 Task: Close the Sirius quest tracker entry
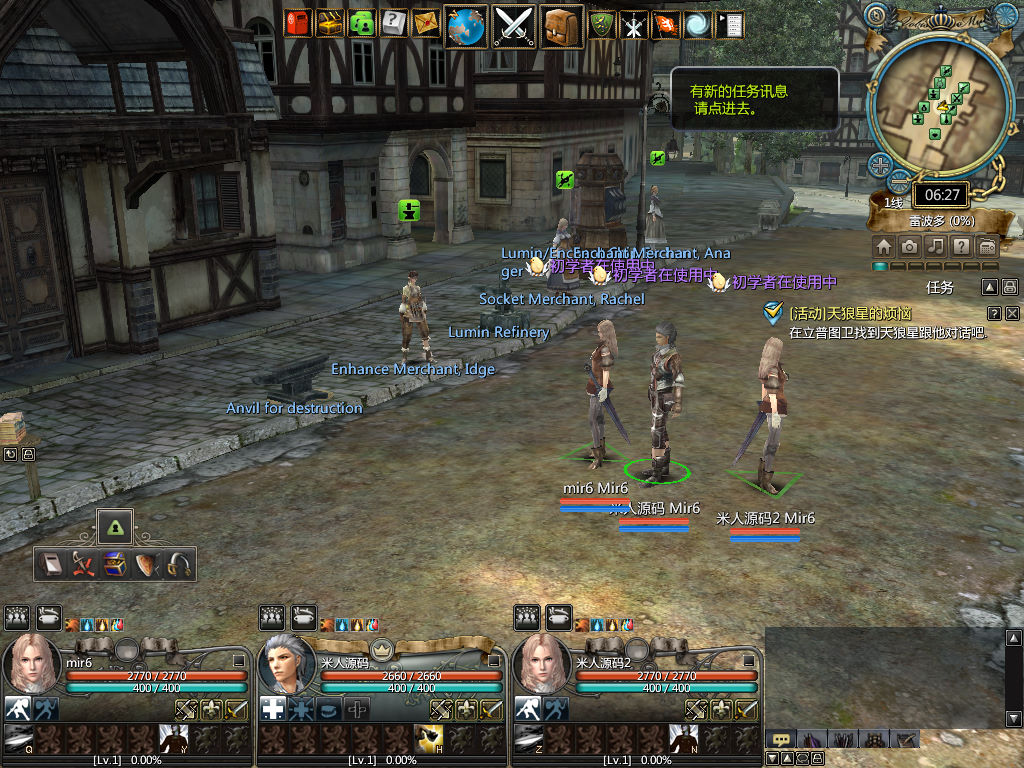tap(1012, 313)
